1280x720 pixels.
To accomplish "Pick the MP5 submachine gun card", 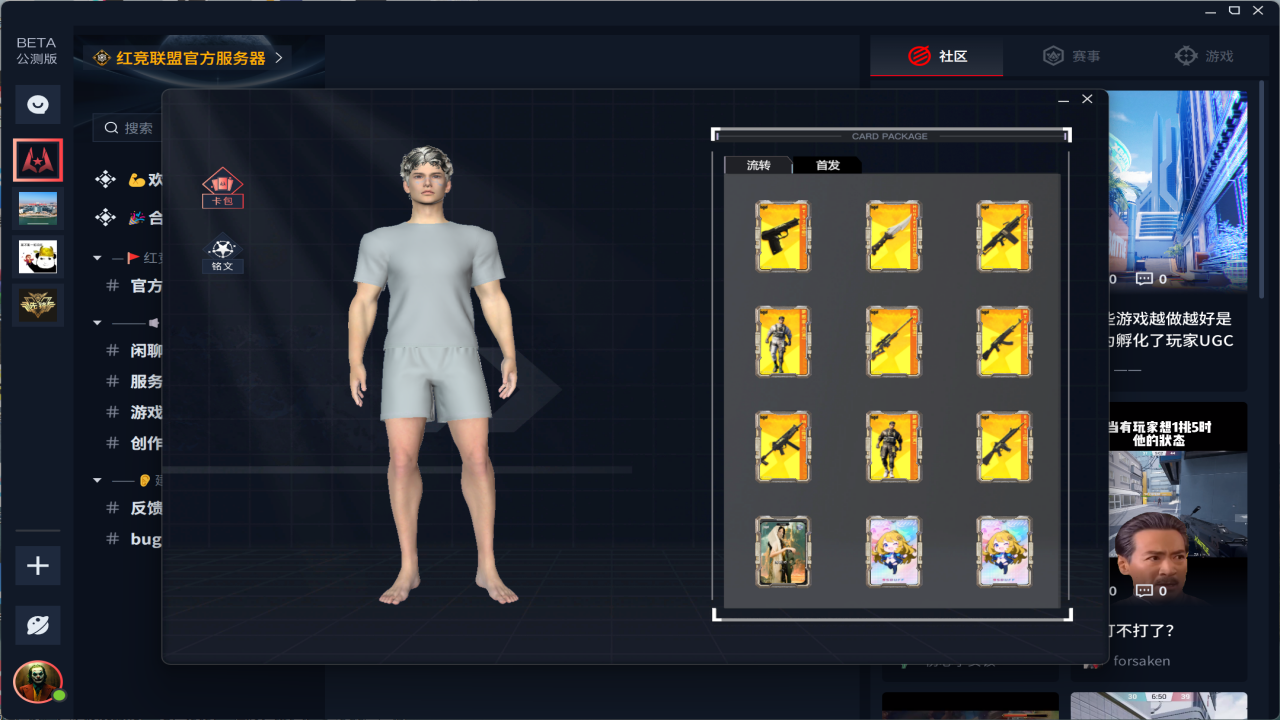I will tap(783, 446).
